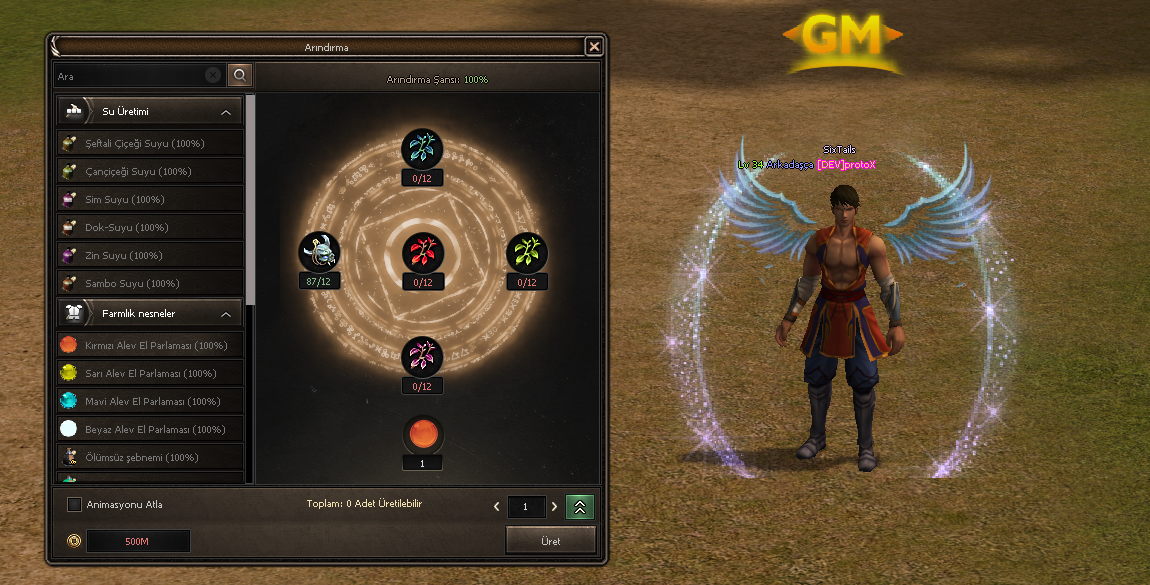Start crafting with the Üret button
1150x585 pixels.
551,541
